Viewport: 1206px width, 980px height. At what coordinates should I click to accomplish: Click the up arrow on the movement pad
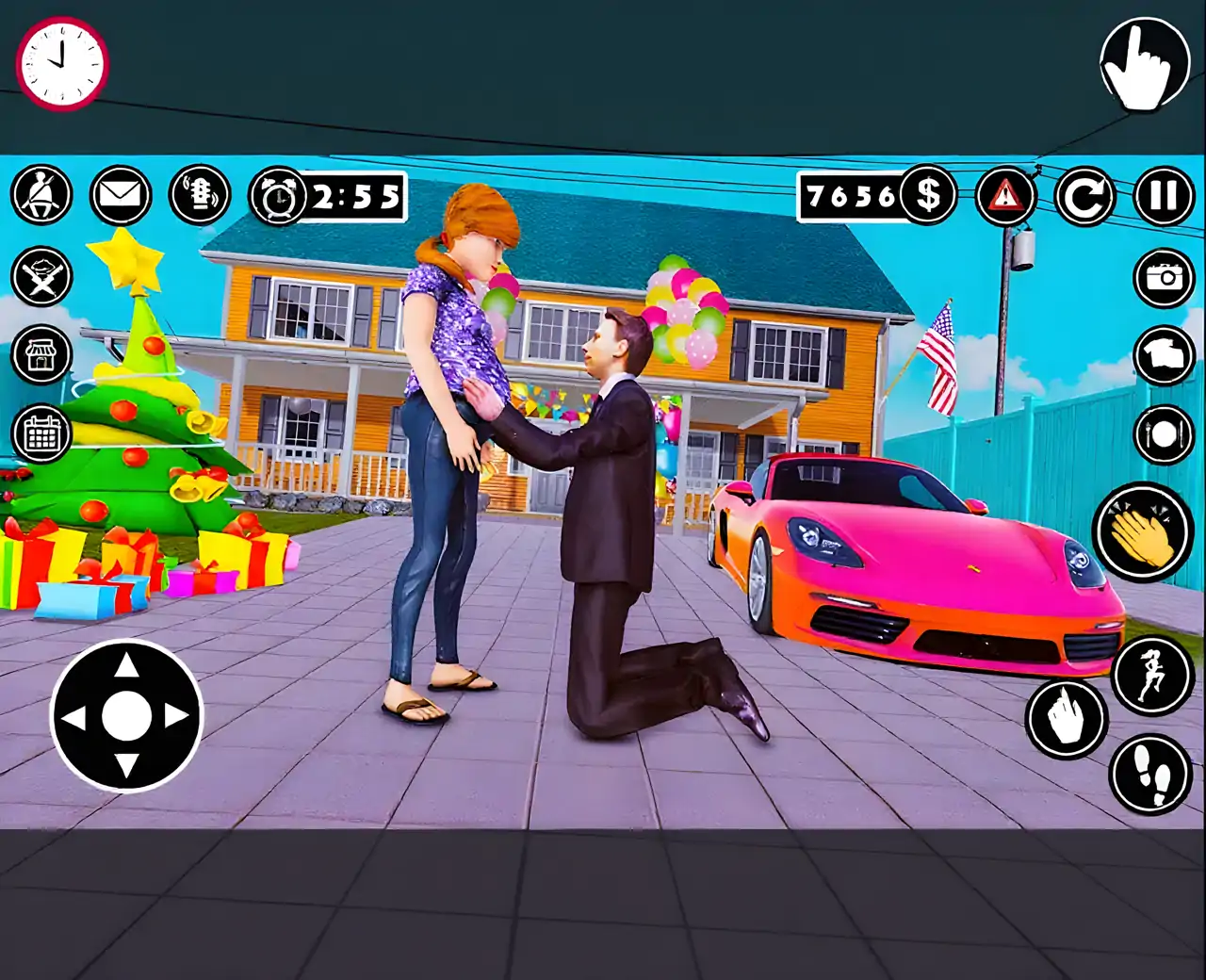point(126,667)
